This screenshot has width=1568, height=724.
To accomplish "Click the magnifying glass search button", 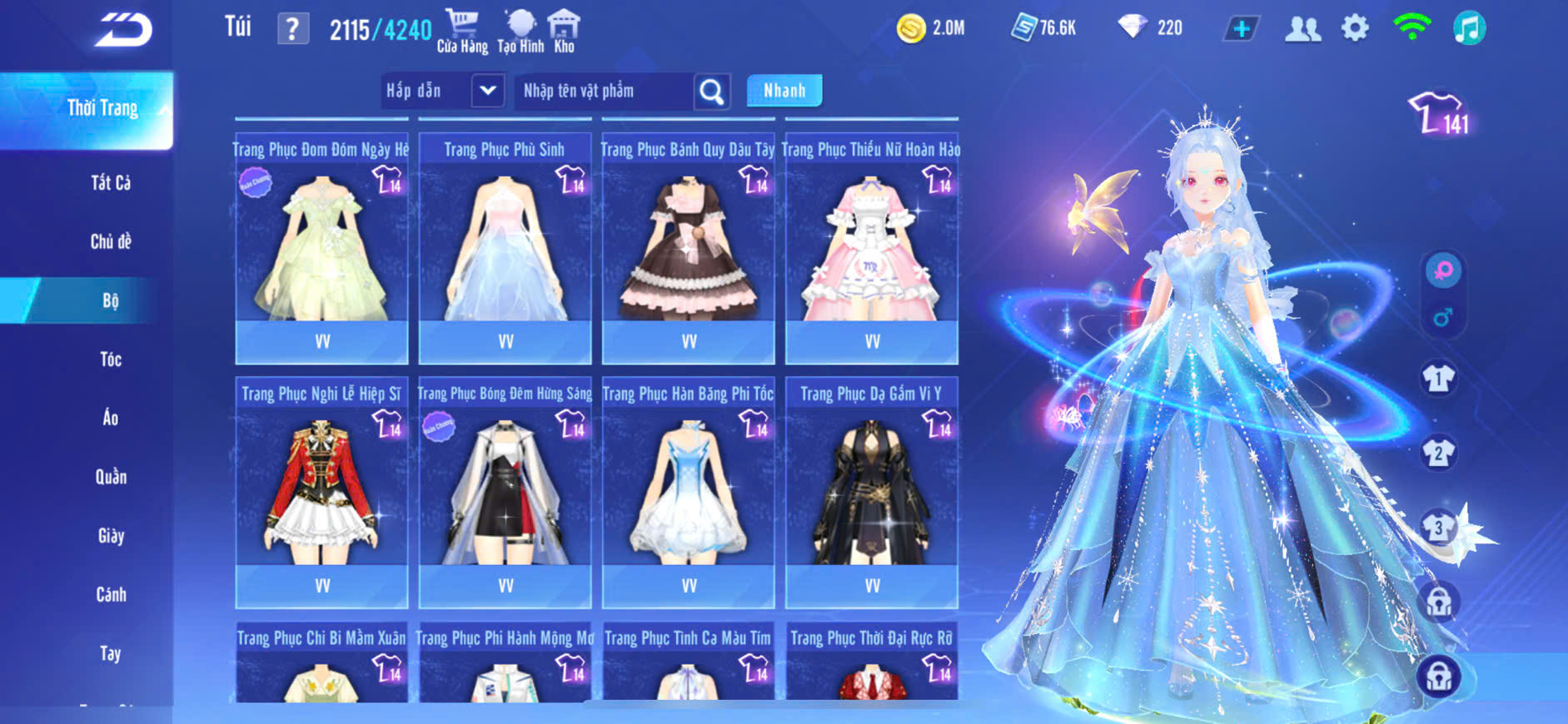I will click(712, 92).
